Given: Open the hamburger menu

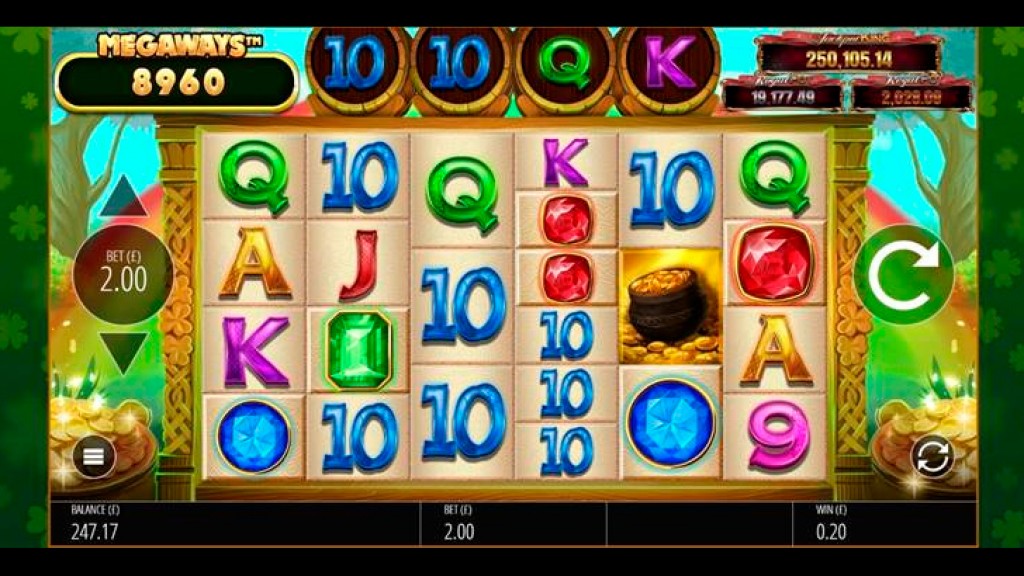Looking at the screenshot, I should [94, 457].
